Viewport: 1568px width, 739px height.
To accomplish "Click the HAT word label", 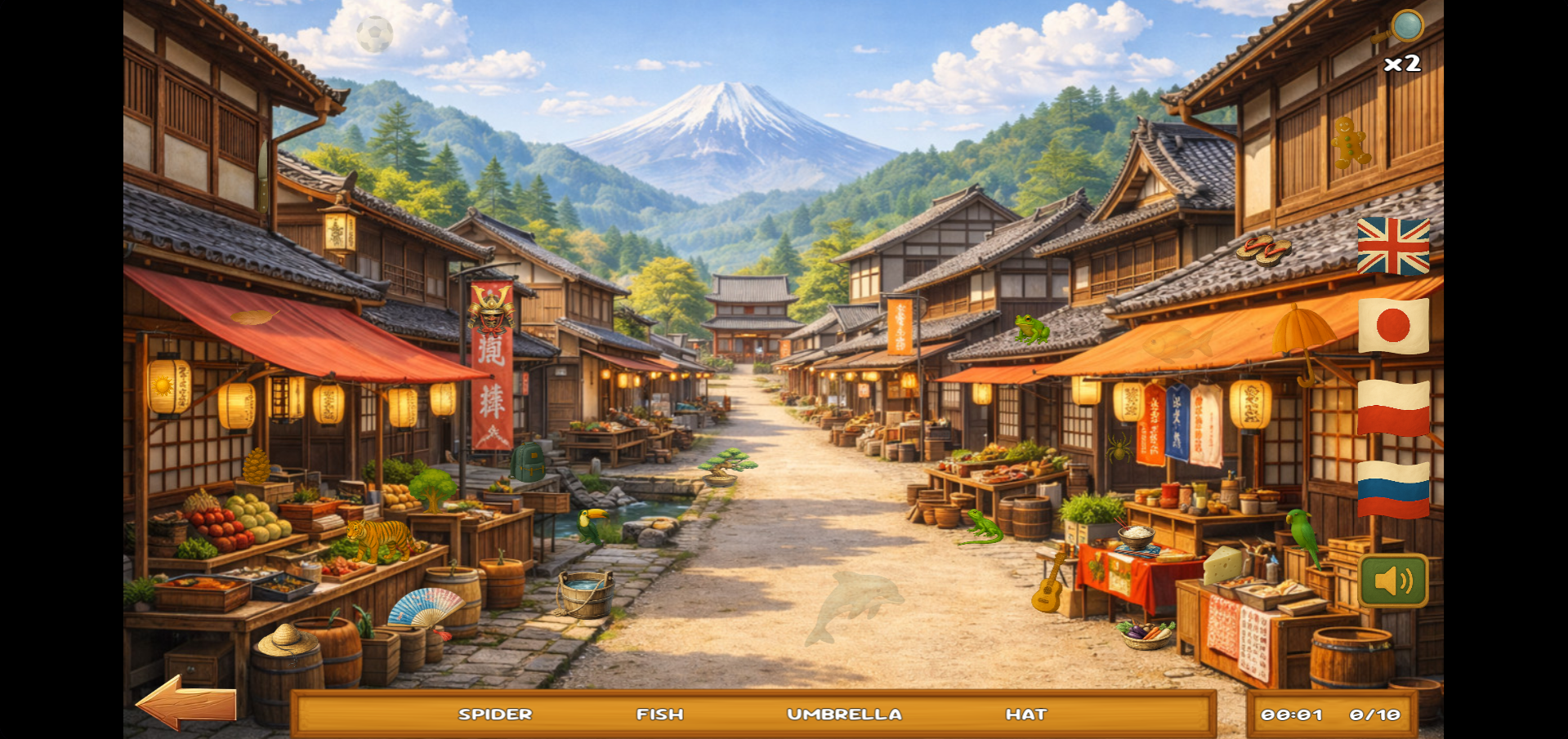I will coord(1028,713).
